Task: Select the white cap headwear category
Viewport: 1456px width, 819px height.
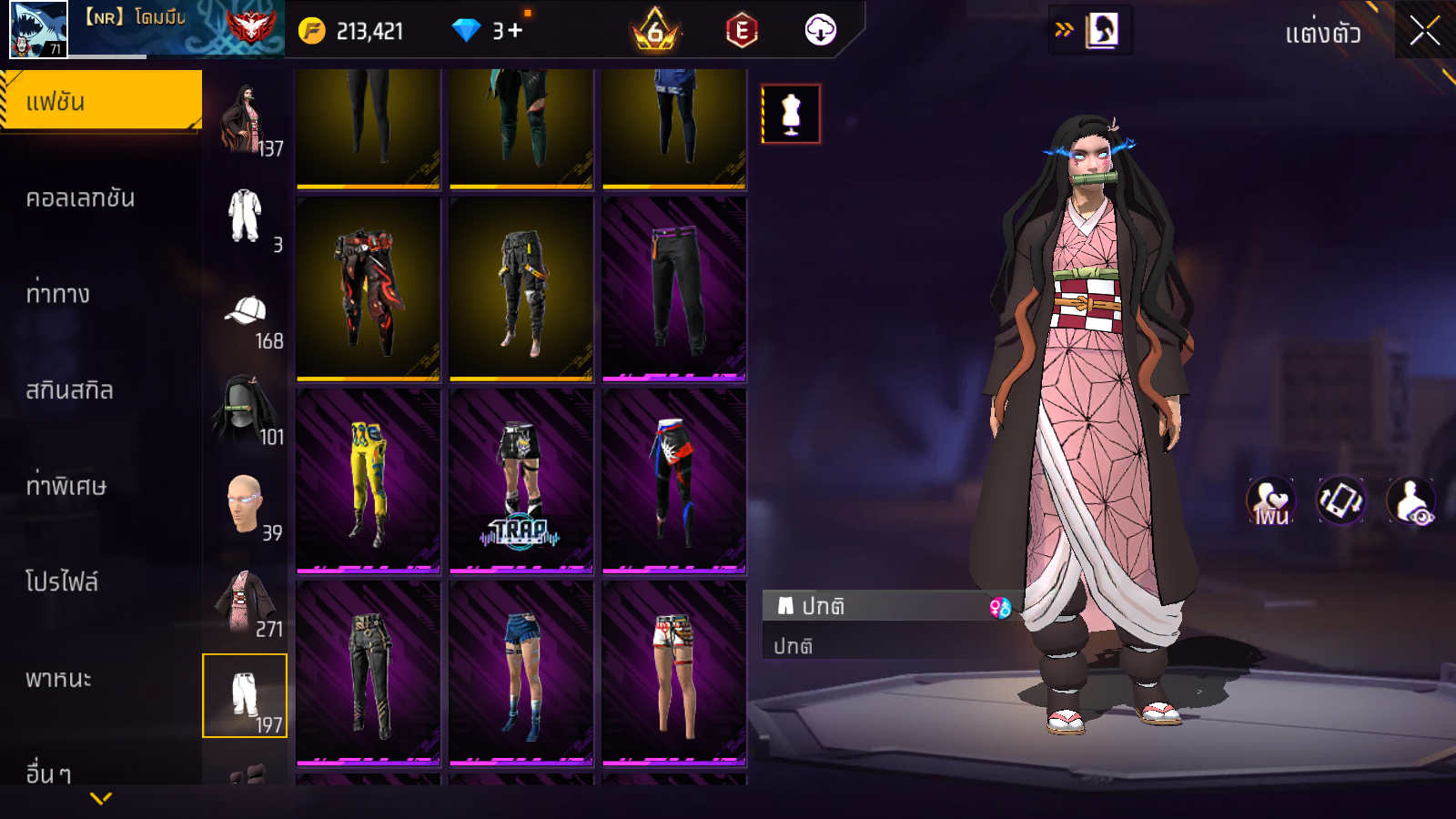Action: click(245, 313)
